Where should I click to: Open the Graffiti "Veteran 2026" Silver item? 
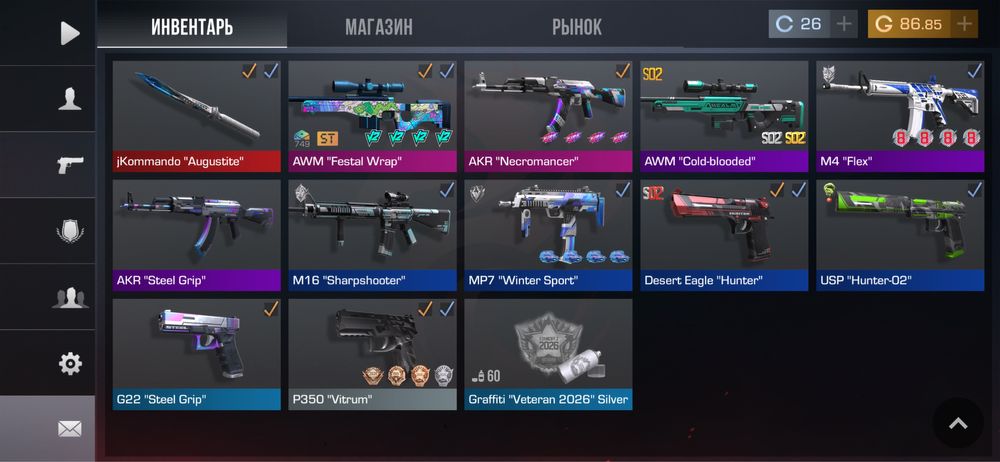click(548, 354)
